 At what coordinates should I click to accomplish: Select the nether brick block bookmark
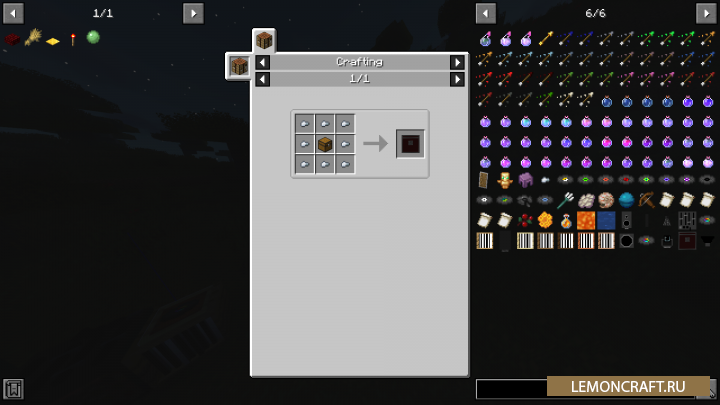pyautogui.click(x=12, y=38)
